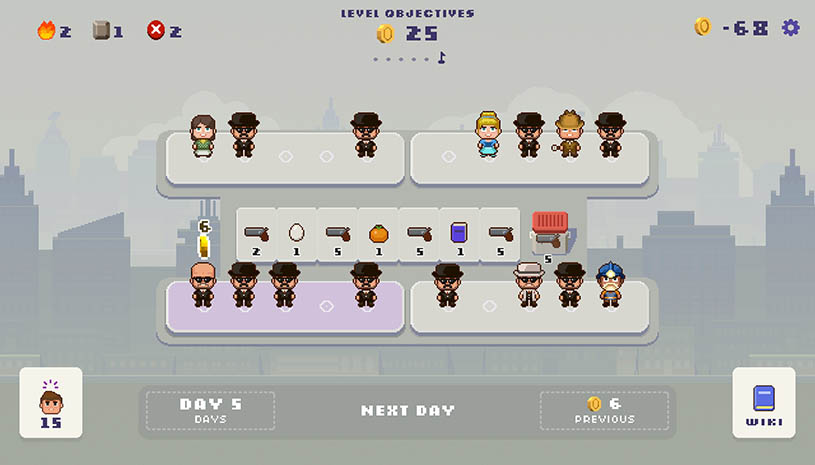Image resolution: width=815 pixels, height=465 pixels.
Task: Select the bald man with sunglasses
Action: pyautogui.click(x=203, y=285)
